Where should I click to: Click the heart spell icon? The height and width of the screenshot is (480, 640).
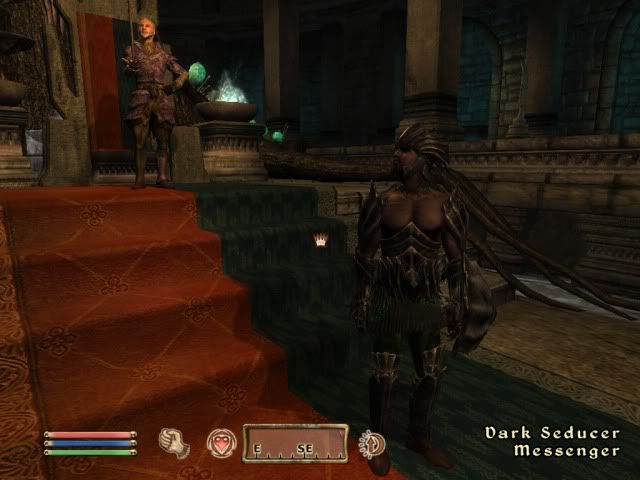pos(220,443)
